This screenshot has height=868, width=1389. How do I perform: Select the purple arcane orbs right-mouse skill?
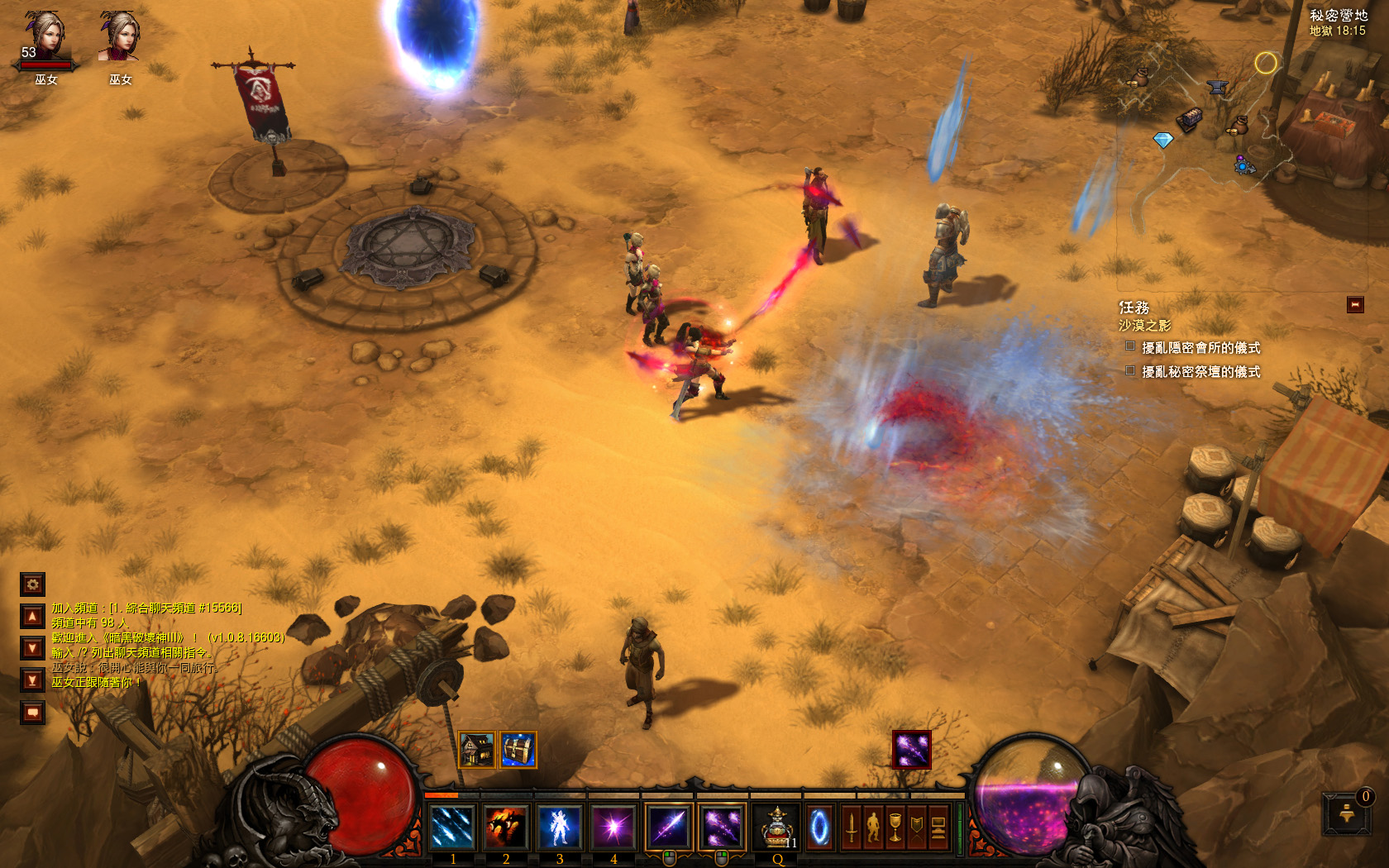point(722,826)
